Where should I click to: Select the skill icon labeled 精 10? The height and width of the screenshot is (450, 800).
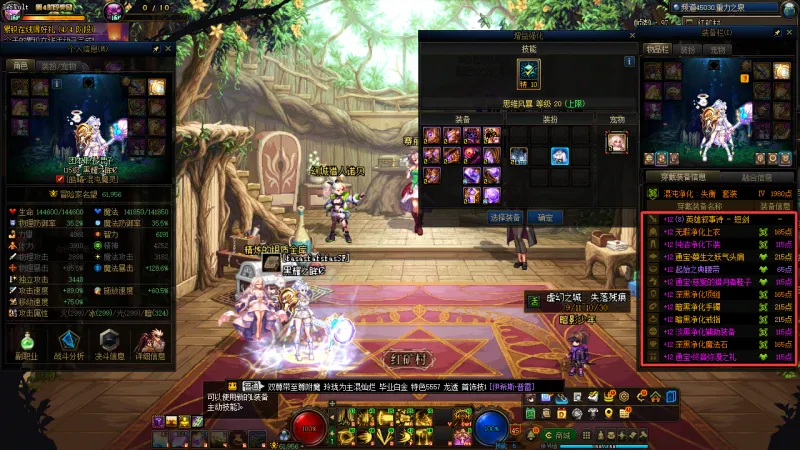pos(527,73)
